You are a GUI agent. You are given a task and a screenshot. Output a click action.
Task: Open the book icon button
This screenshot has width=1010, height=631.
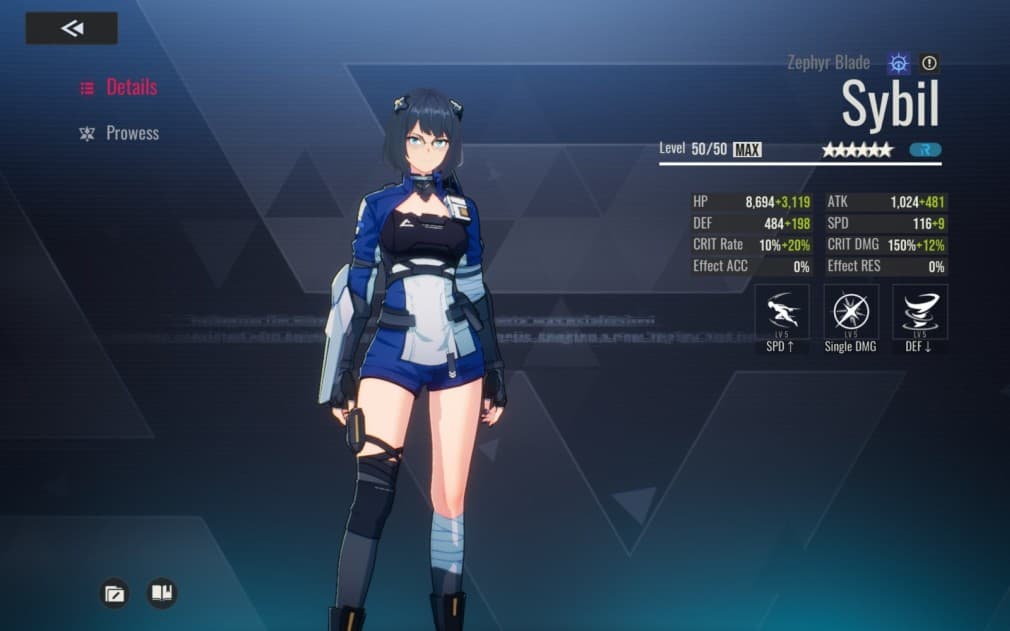(161, 593)
